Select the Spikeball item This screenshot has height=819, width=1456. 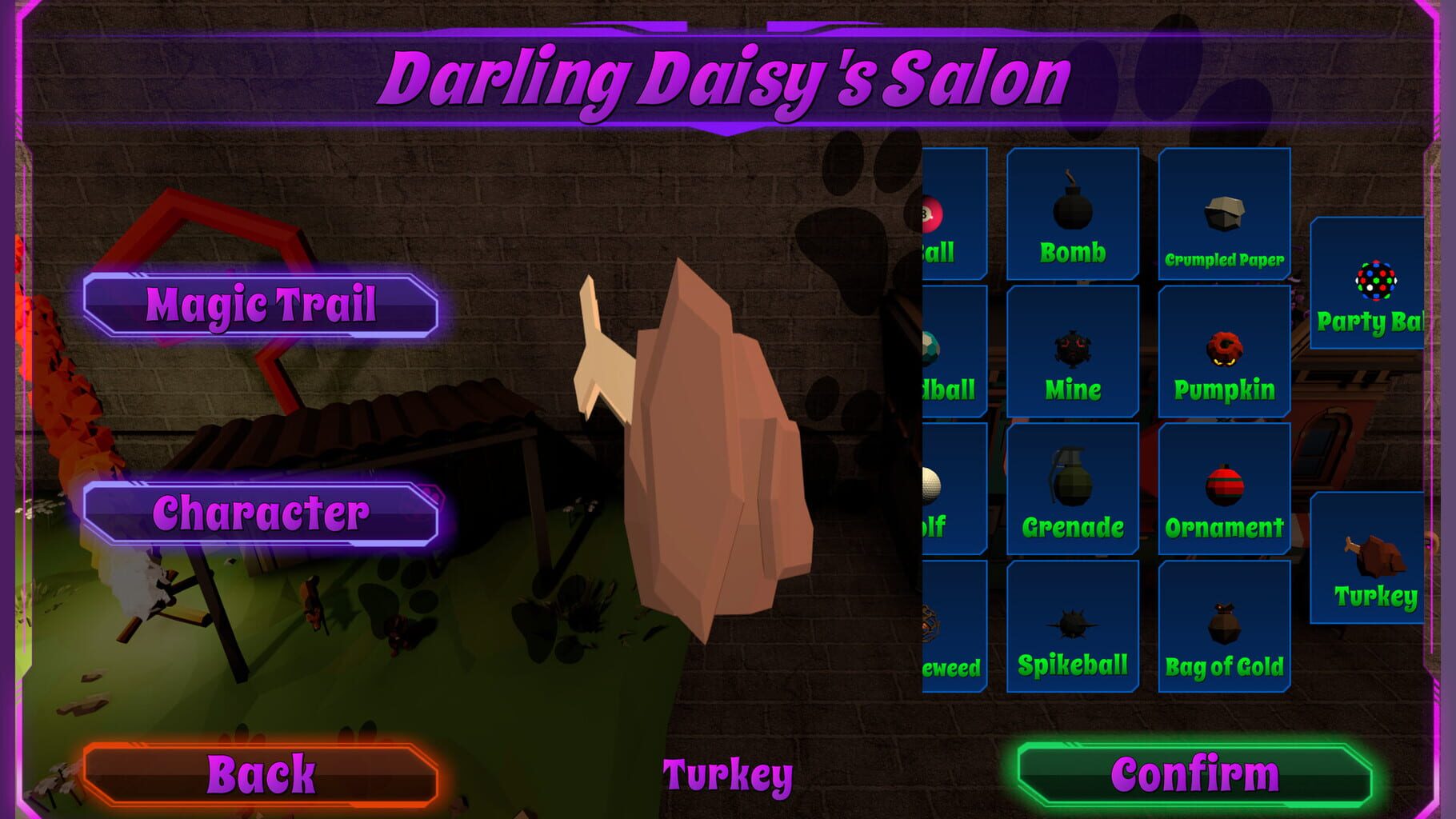1073,624
